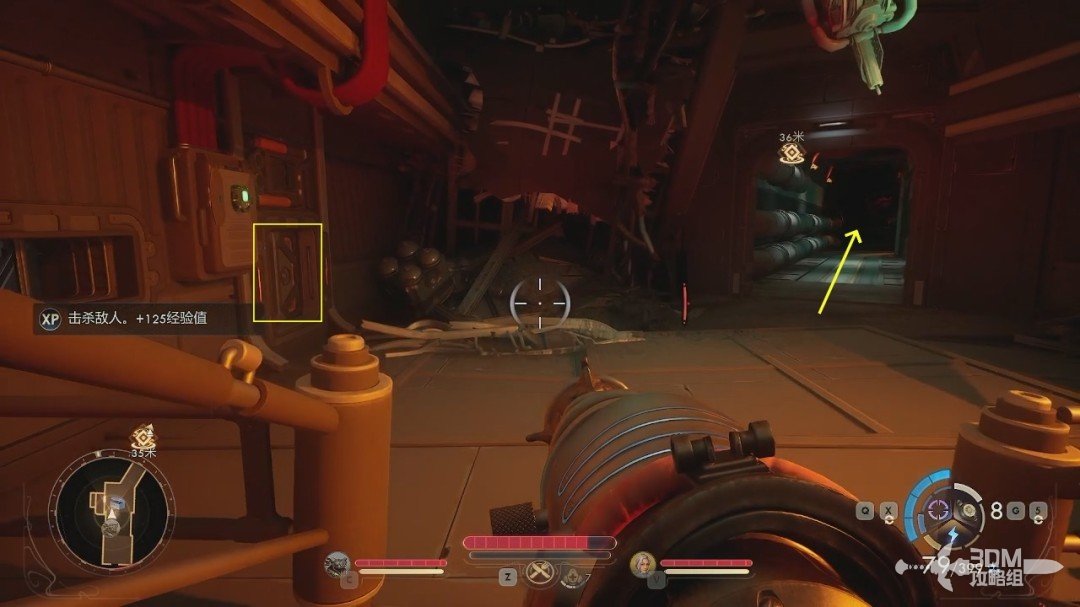
Task: Select the objective marker above the minimap
Action: [142, 436]
